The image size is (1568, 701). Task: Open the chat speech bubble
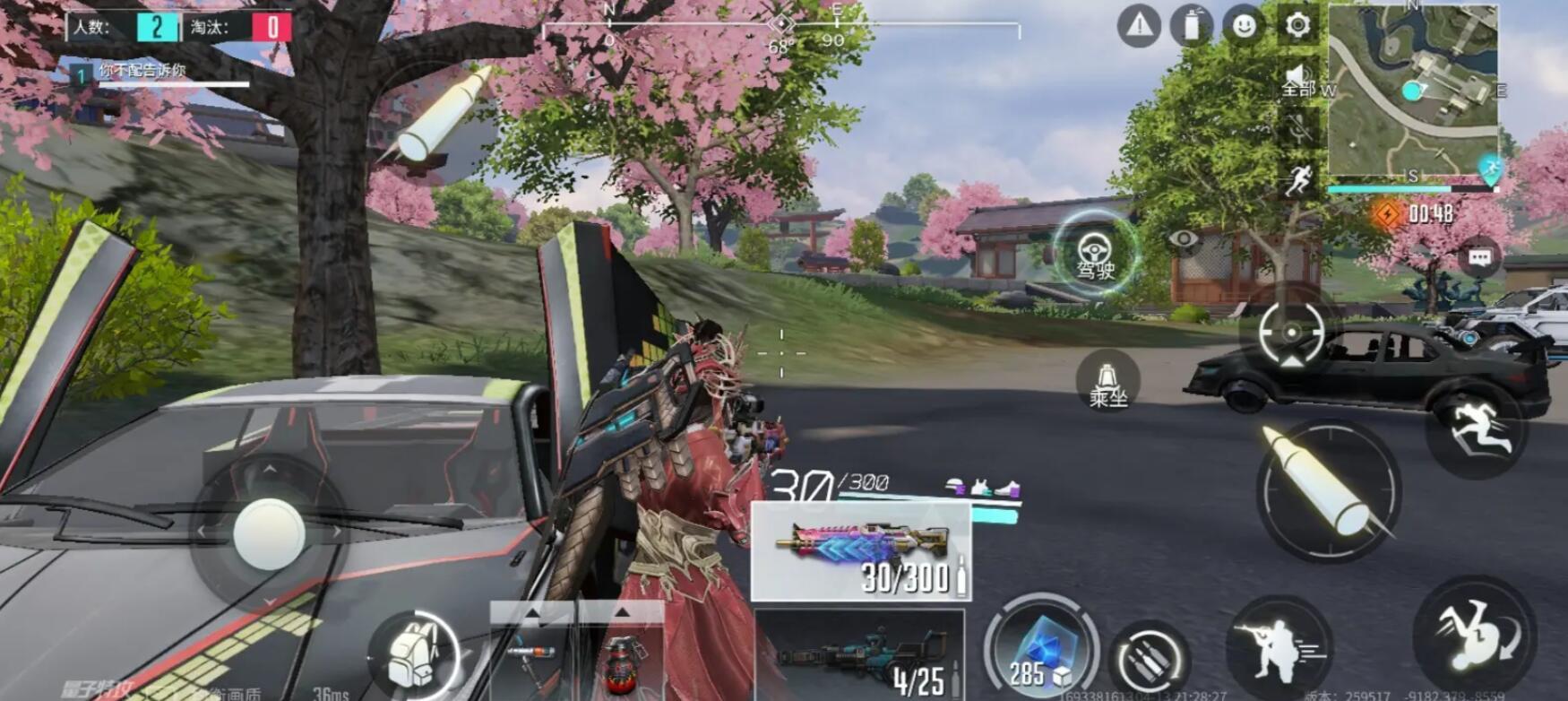pos(1479,259)
